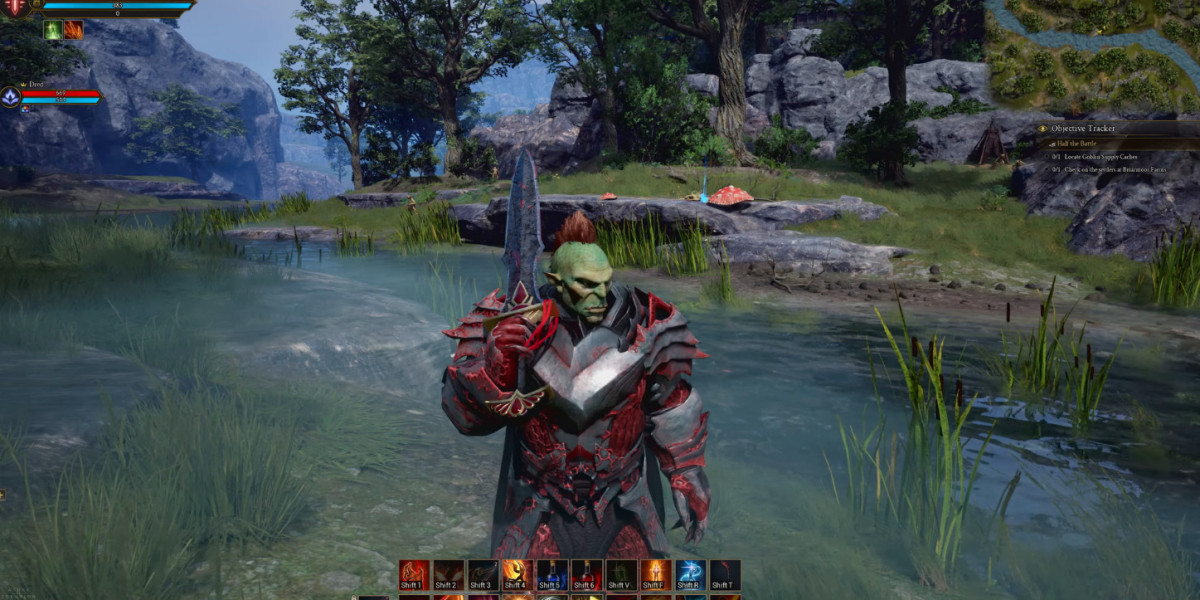Trigger the blue lightning Shift R skill
The width and height of the screenshot is (1200, 600).
[x=690, y=574]
